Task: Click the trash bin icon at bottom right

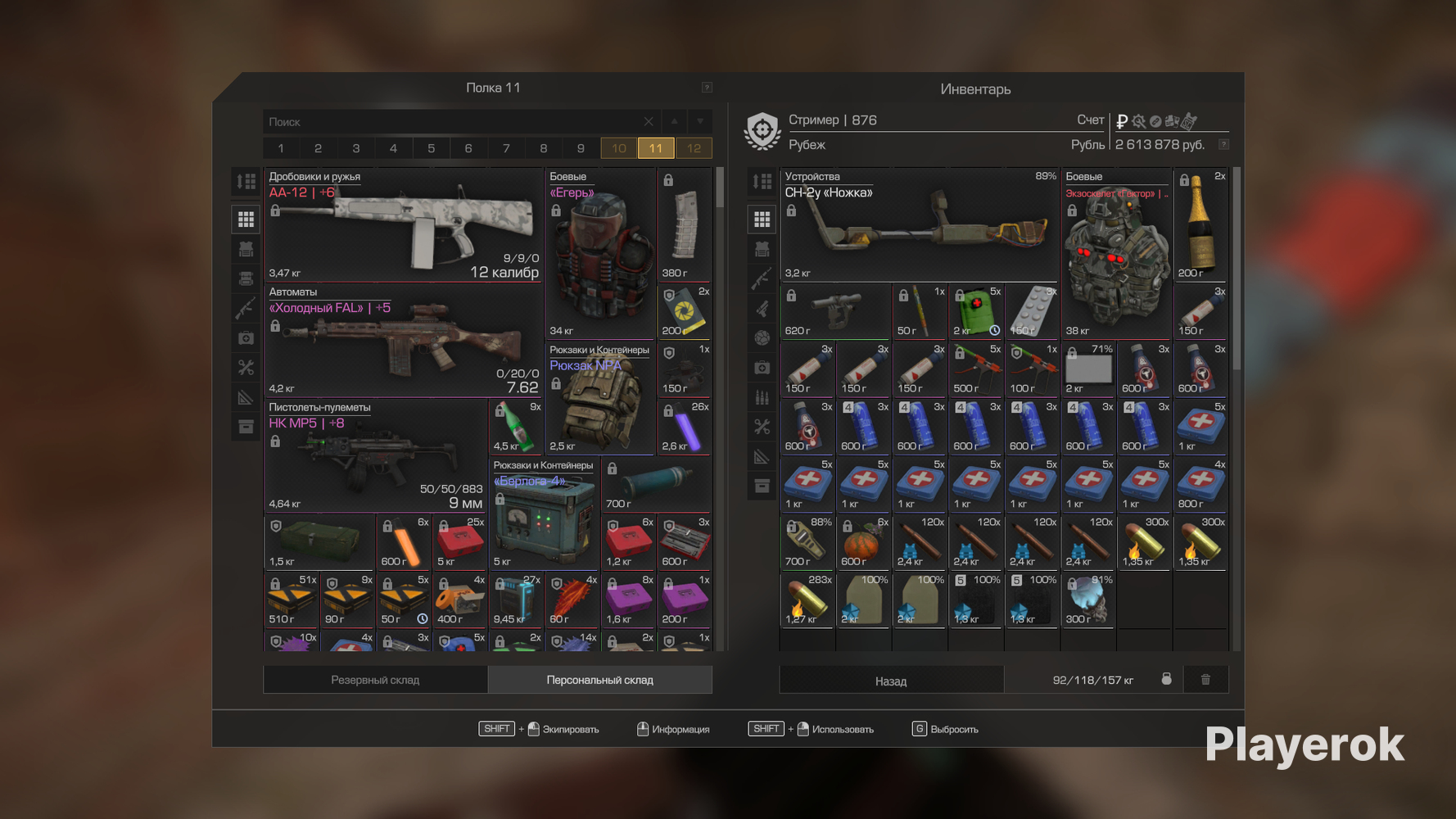Action: pos(1205,679)
